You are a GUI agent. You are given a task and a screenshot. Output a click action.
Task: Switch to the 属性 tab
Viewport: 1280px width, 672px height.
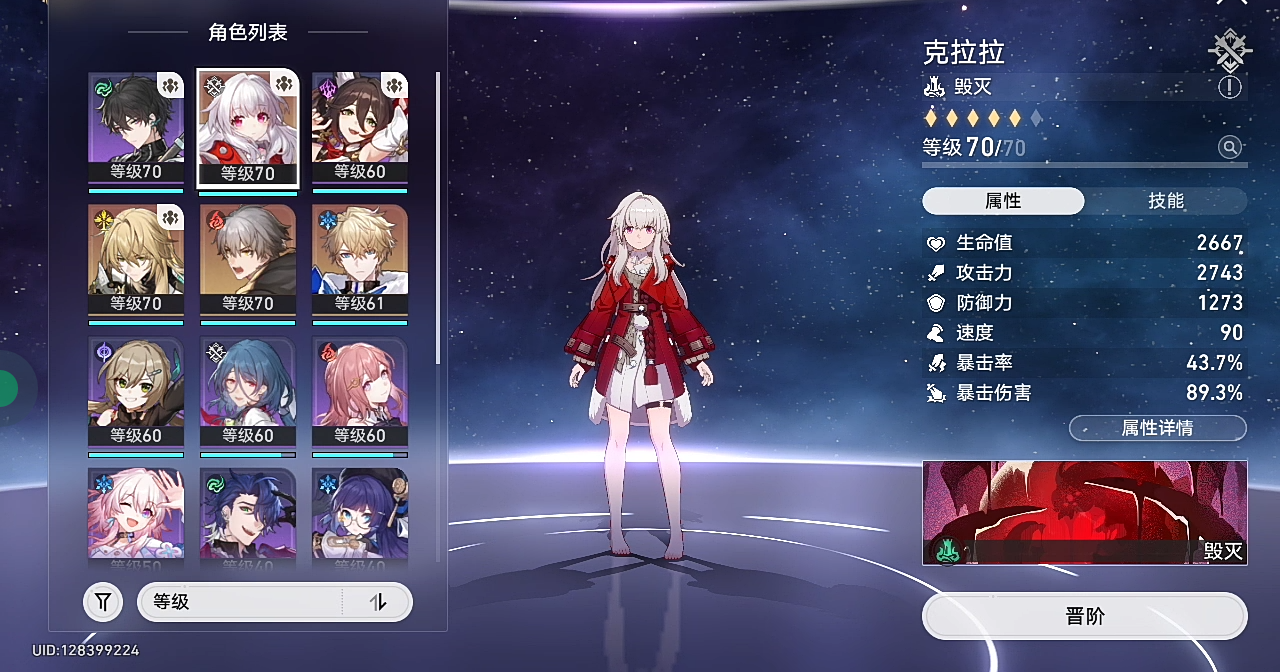(1003, 201)
